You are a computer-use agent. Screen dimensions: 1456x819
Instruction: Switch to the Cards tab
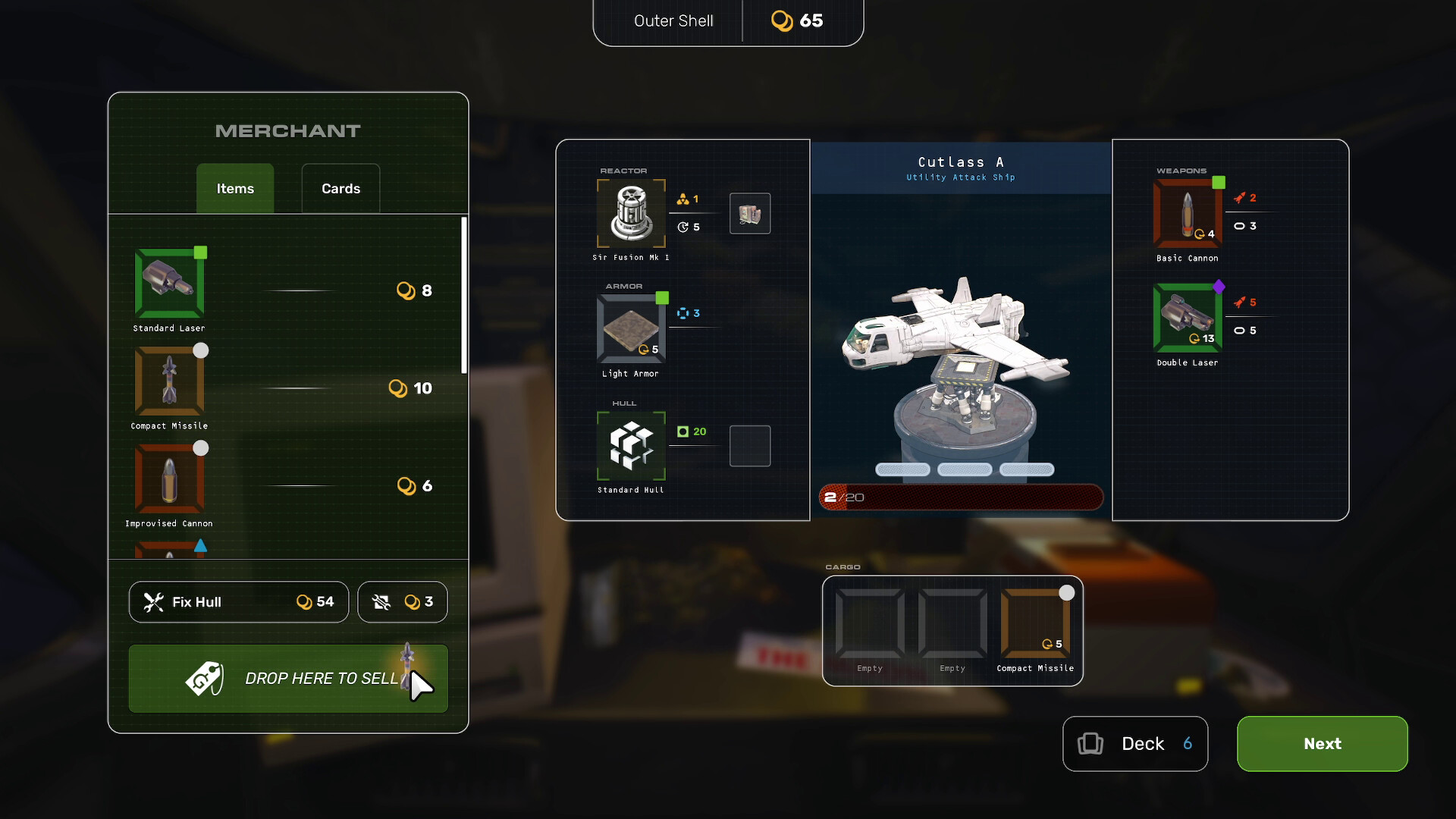click(x=340, y=188)
